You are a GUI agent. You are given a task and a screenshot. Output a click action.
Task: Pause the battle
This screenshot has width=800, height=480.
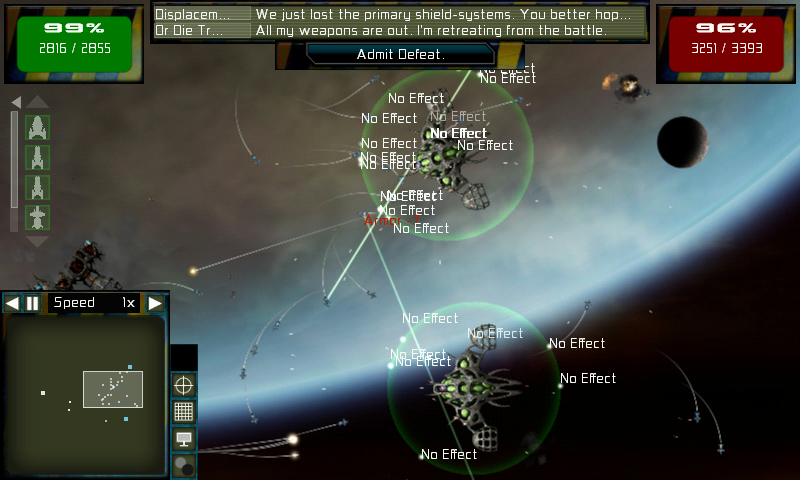[32, 303]
